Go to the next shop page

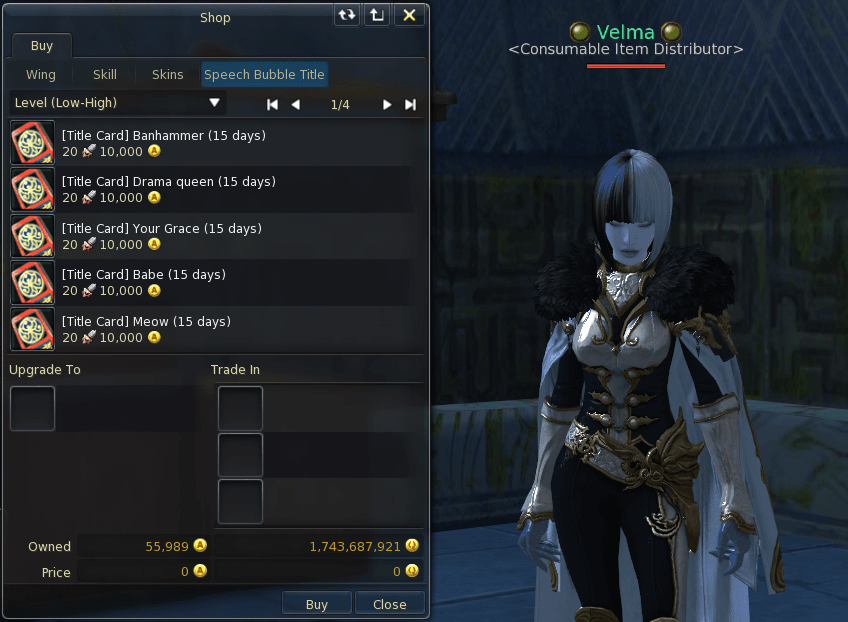[x=387, y=104]
